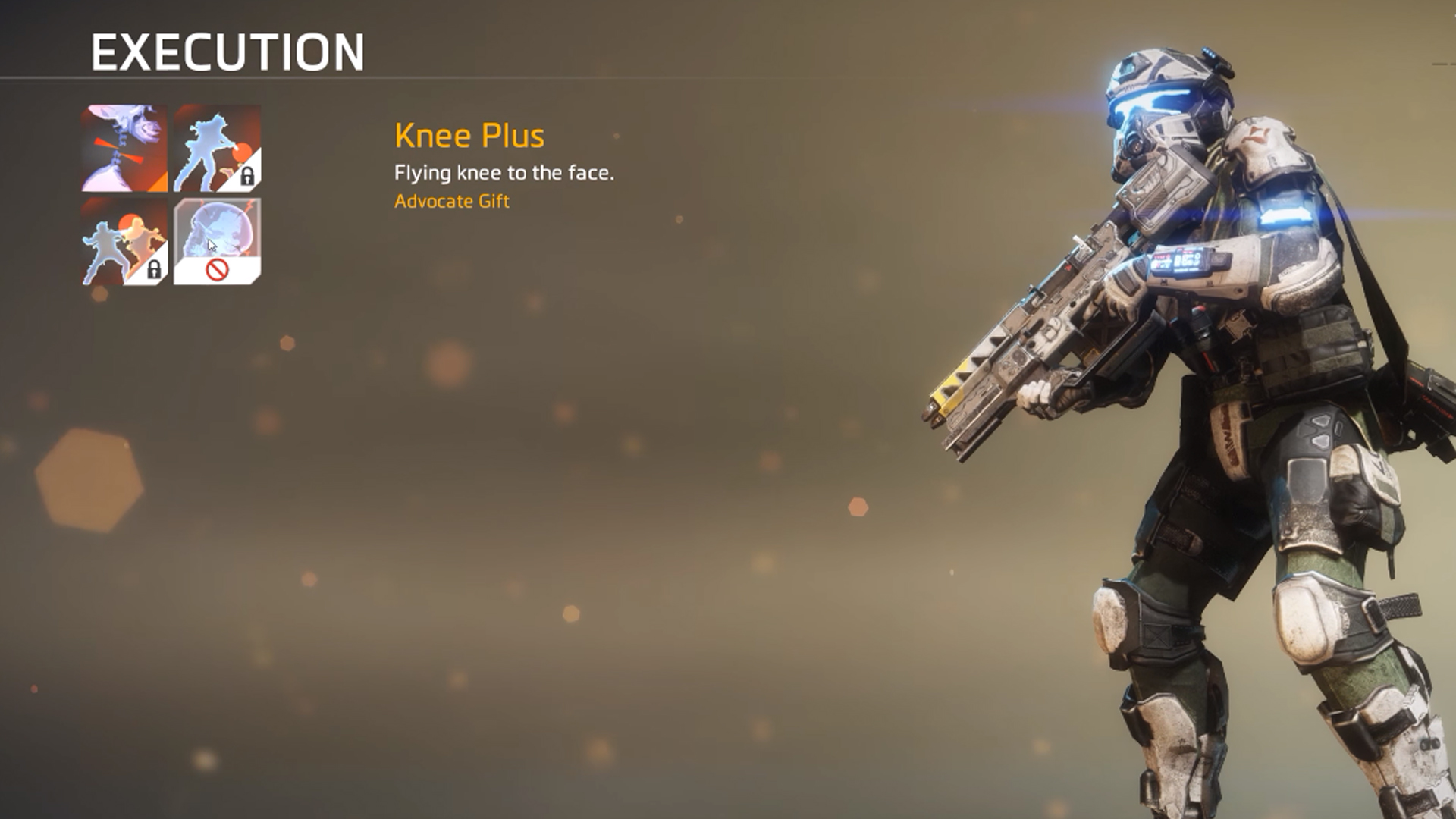Click the red prohibition symbol on the disabled execution
The width and height of the screenshot is (1456, 819).
tap(218, 270)
